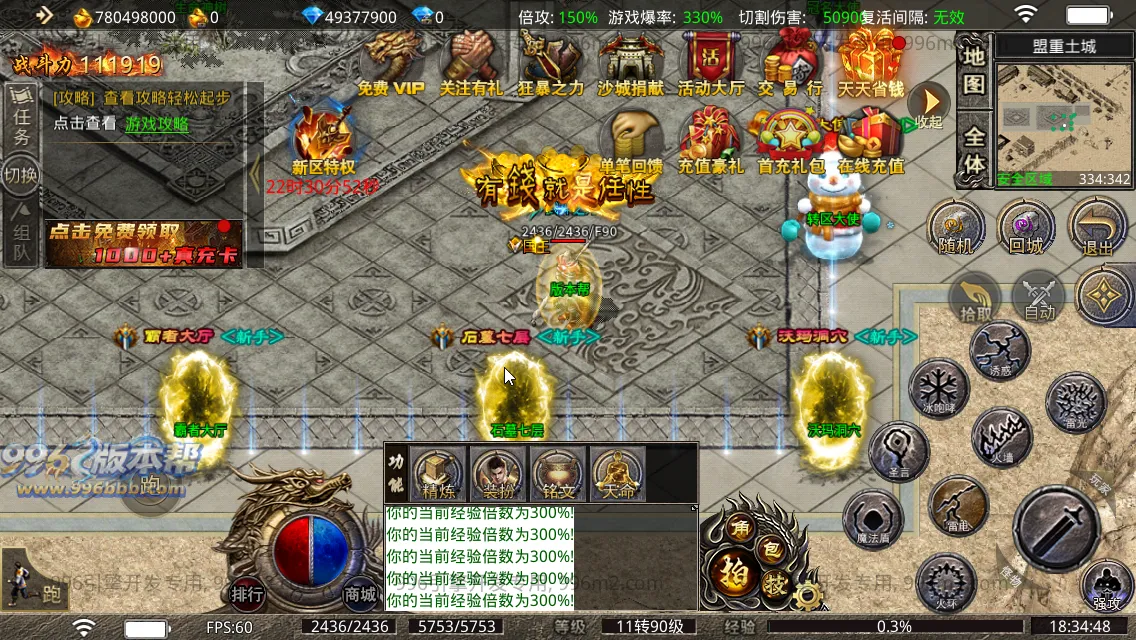This screenshot has width=1136, height=640.
Task: Use the 随机 random teleport button
Action: [956, 227]
